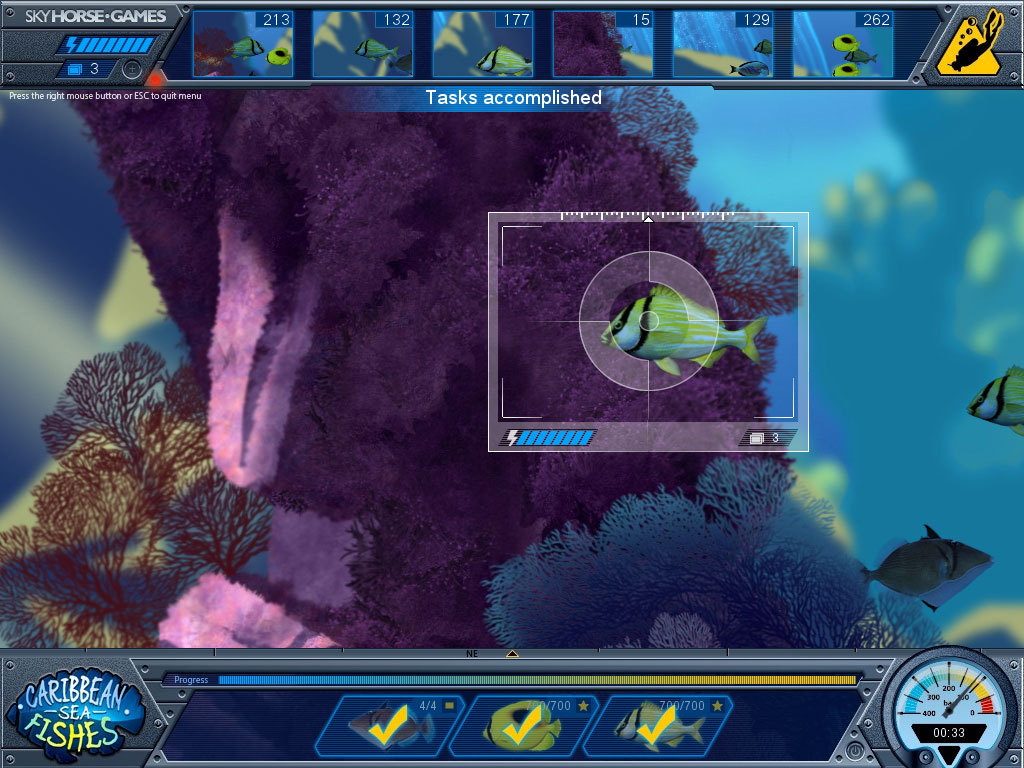Screen dimensions: 1024x768
Task: Click the round button beside photo counter
Action: 132,69
